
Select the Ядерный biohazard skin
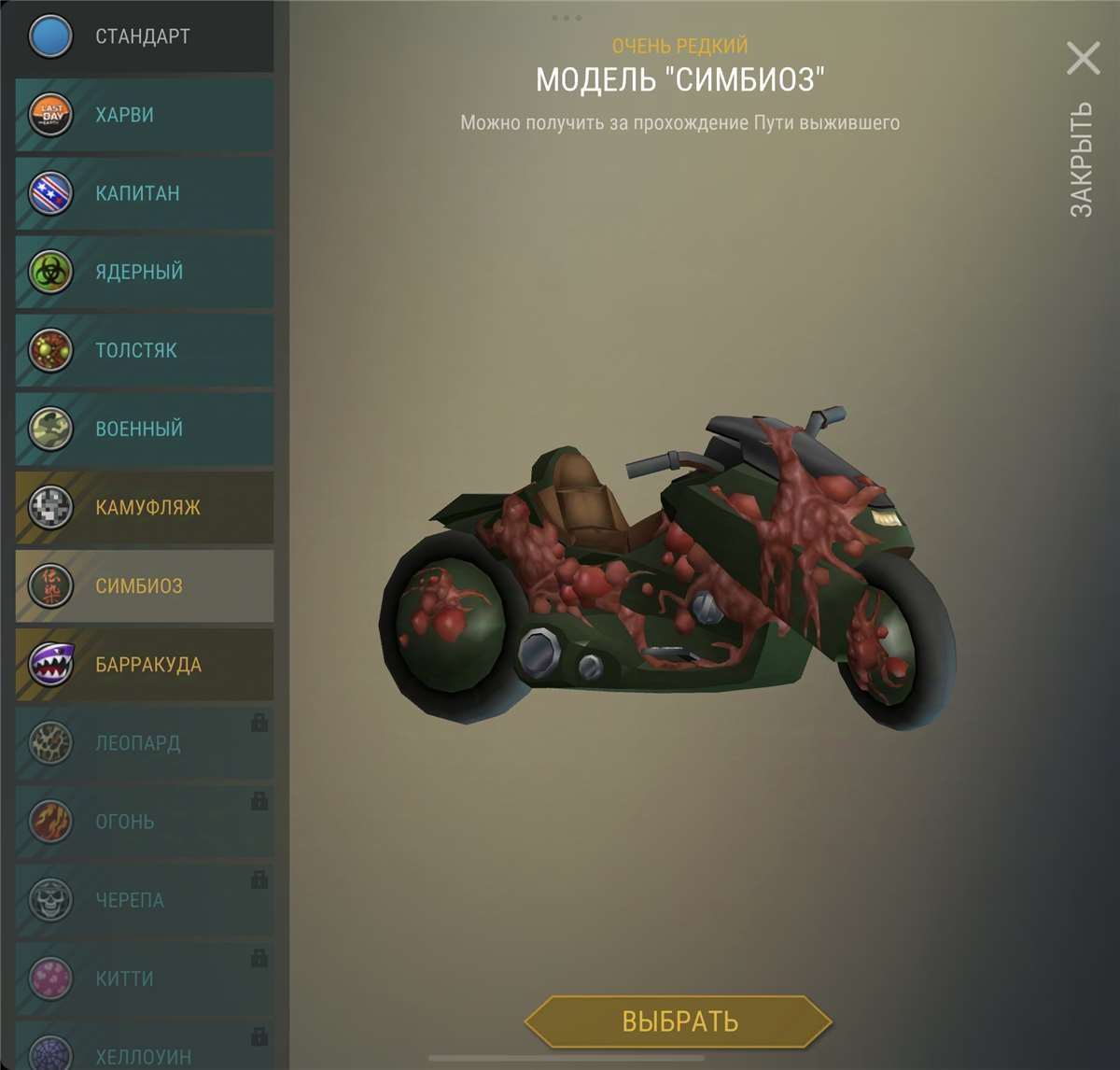[x=145, y=272]
